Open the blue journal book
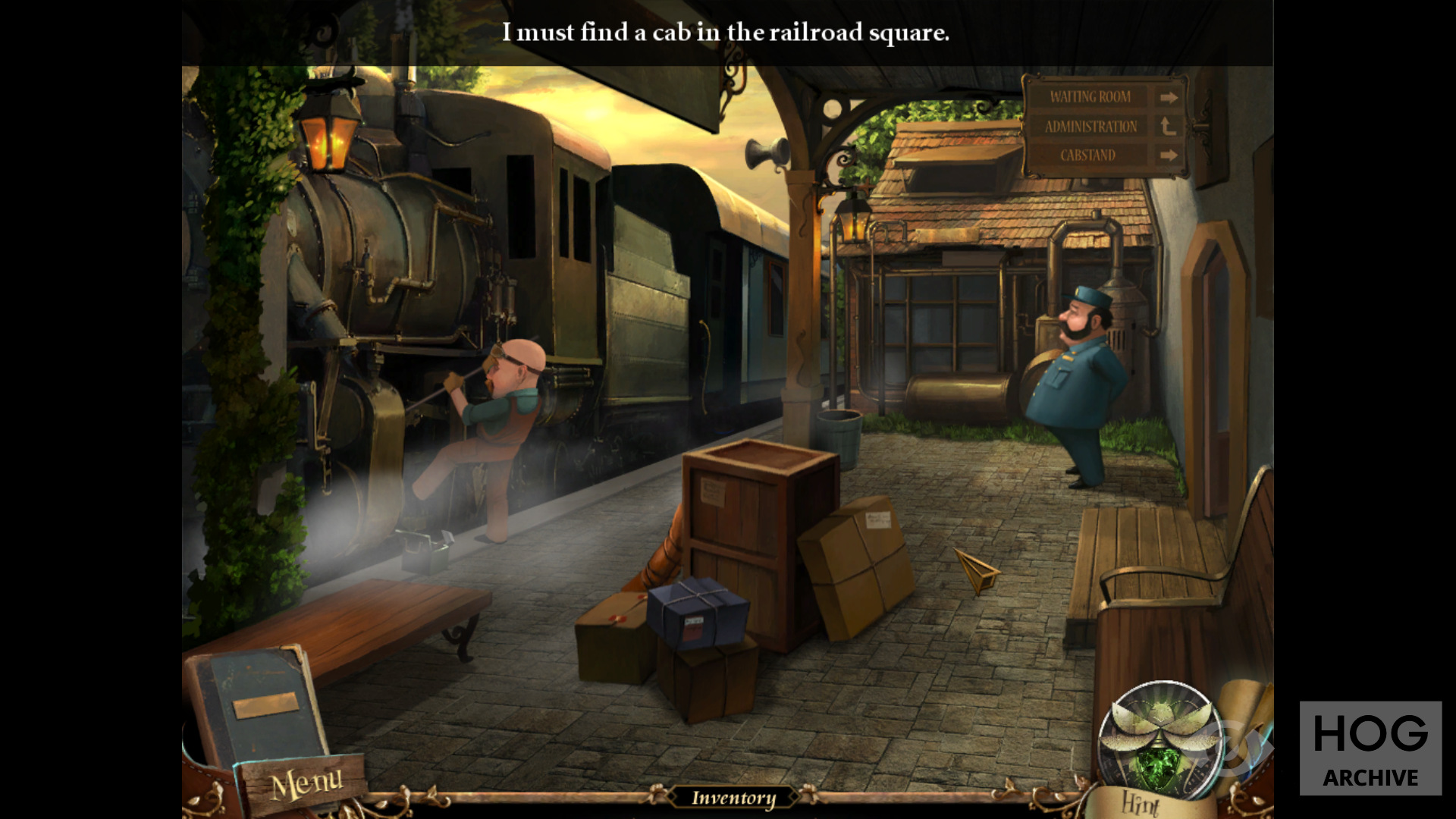The height and width of the screenshot is (819, 1456). [256, 704]
